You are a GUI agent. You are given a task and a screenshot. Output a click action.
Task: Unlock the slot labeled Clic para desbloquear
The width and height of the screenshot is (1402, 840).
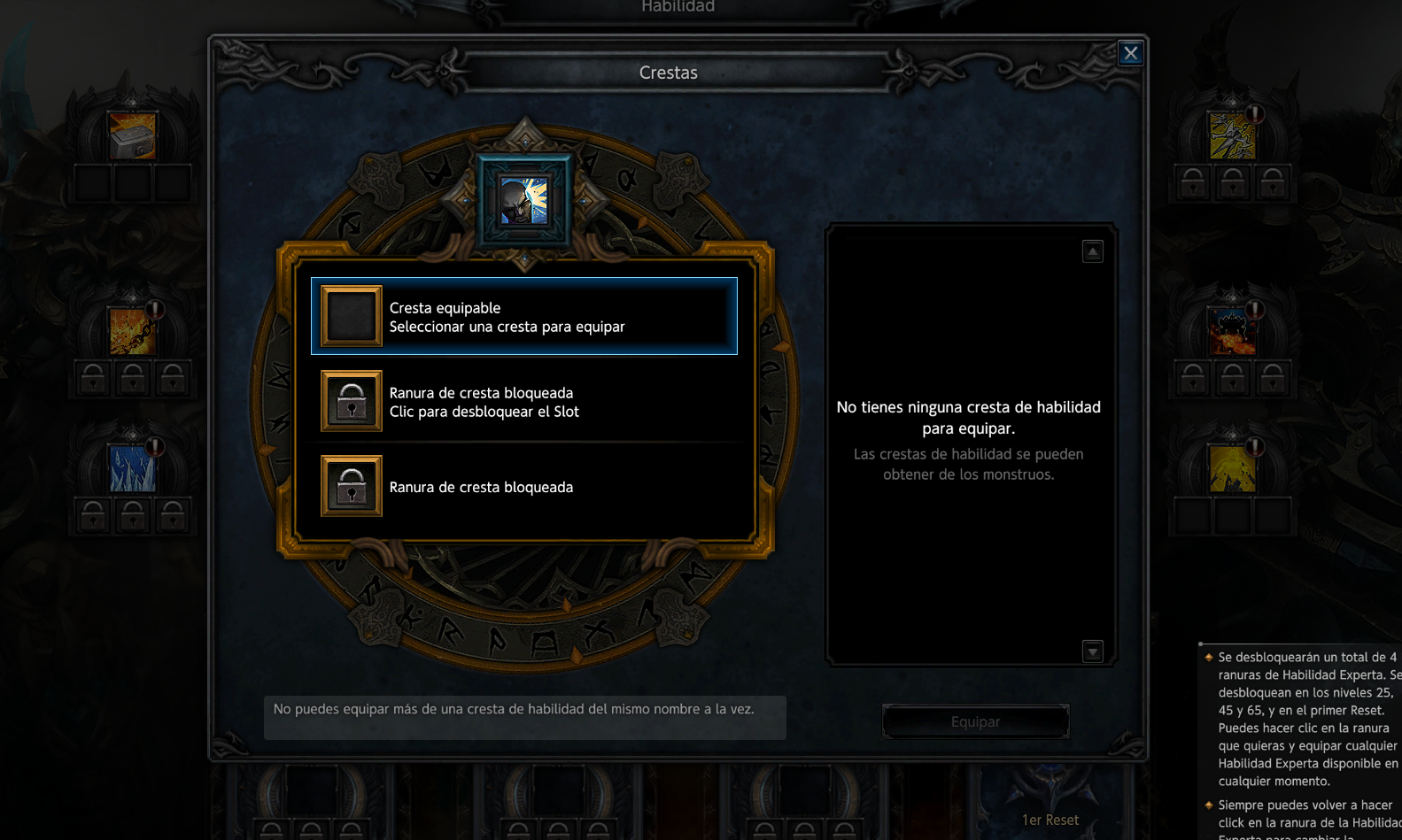(x=523, y=402)
